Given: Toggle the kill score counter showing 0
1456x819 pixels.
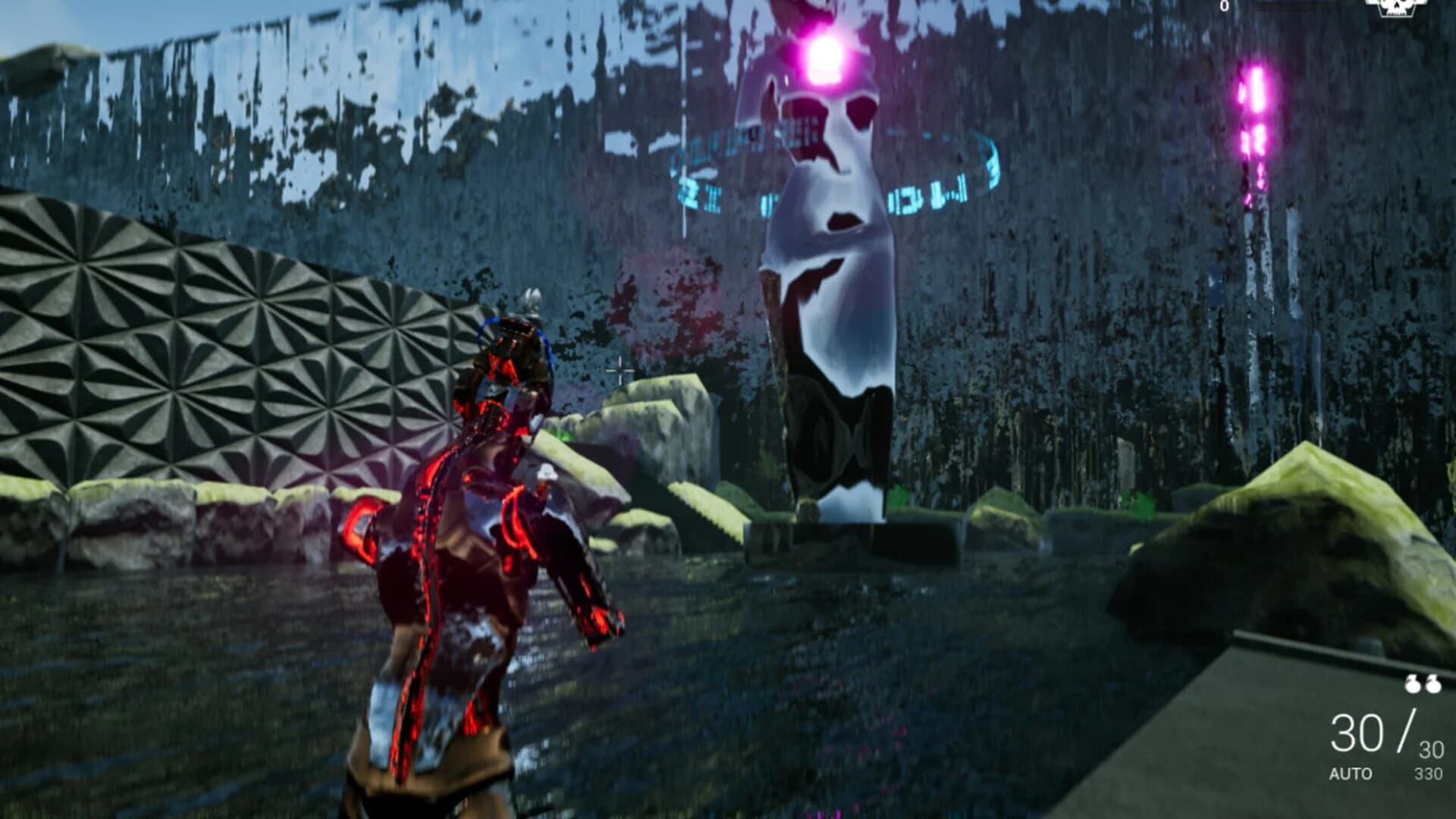Looking at the screenshot, I should coord(1223,6).
